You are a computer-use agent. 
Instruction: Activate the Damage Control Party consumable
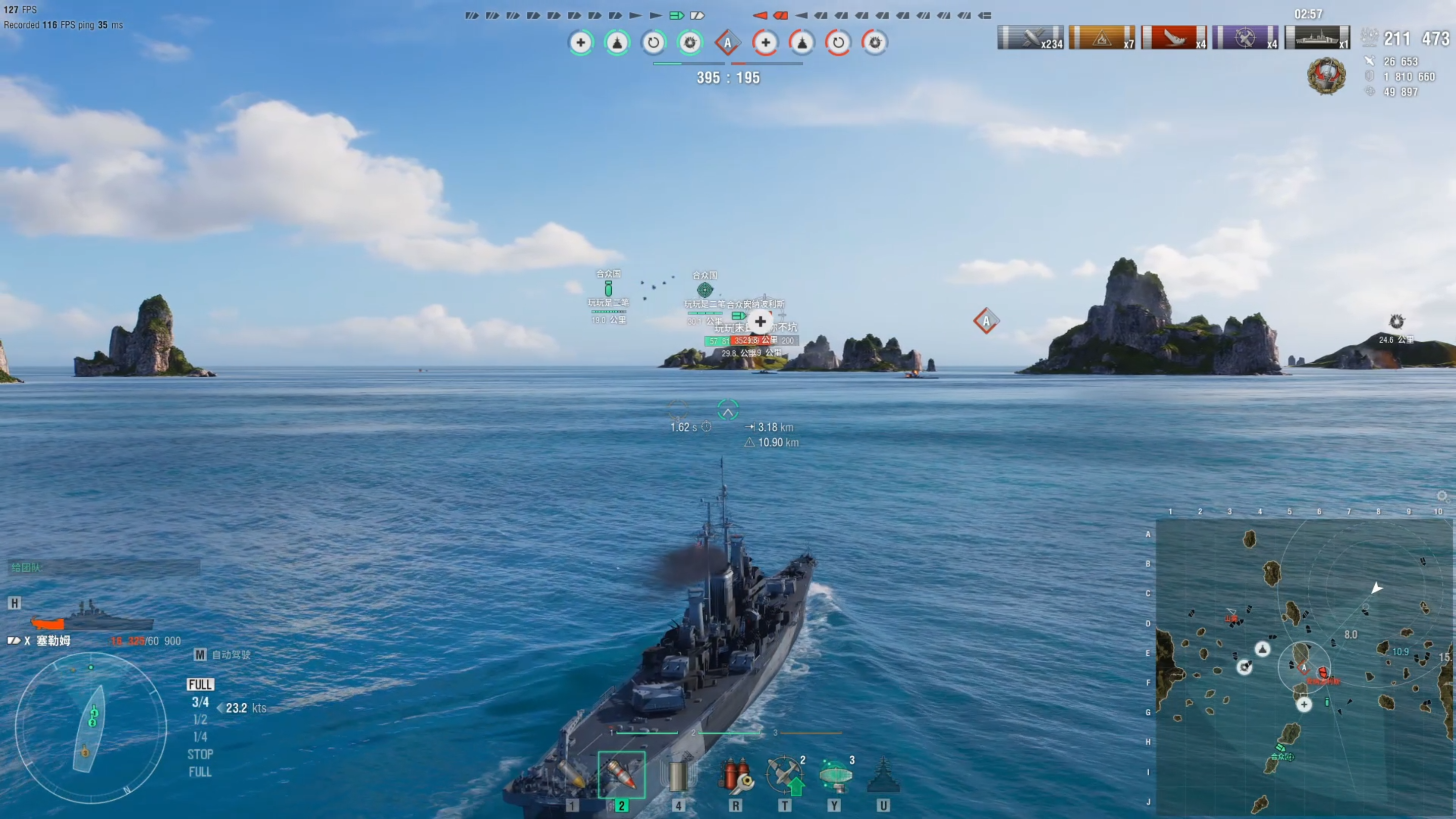coord(735,775)
